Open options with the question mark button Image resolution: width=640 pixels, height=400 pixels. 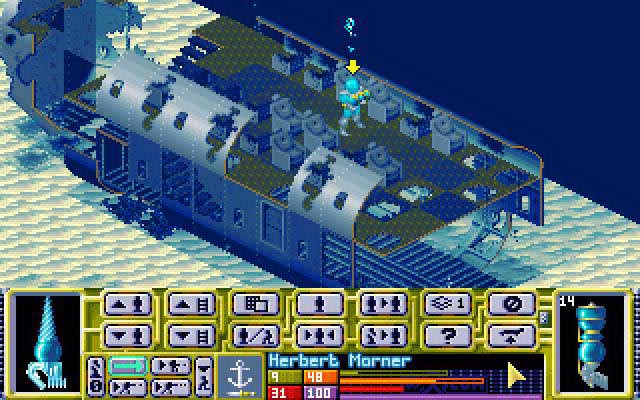[447, 334]
